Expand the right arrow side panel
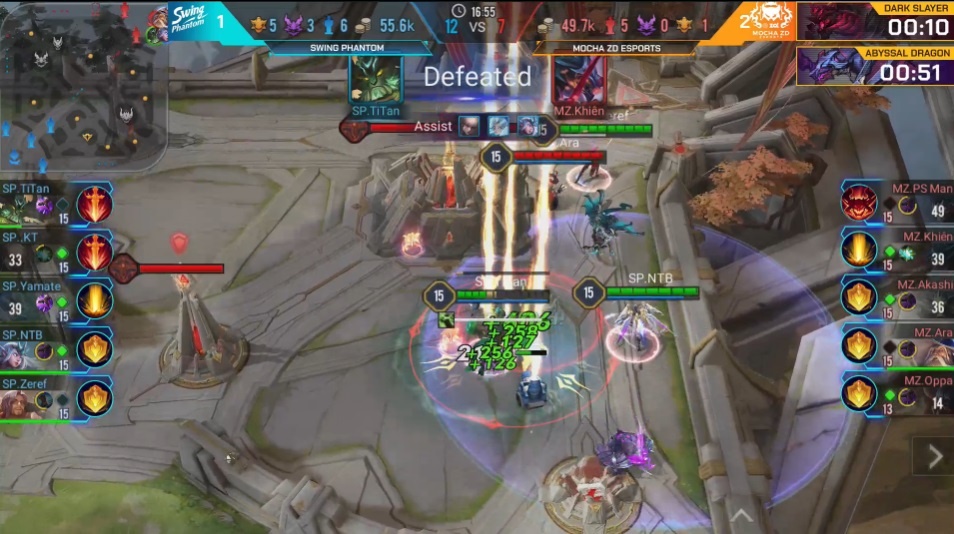The height and width of the screenshot is (534, 954). 934,457
